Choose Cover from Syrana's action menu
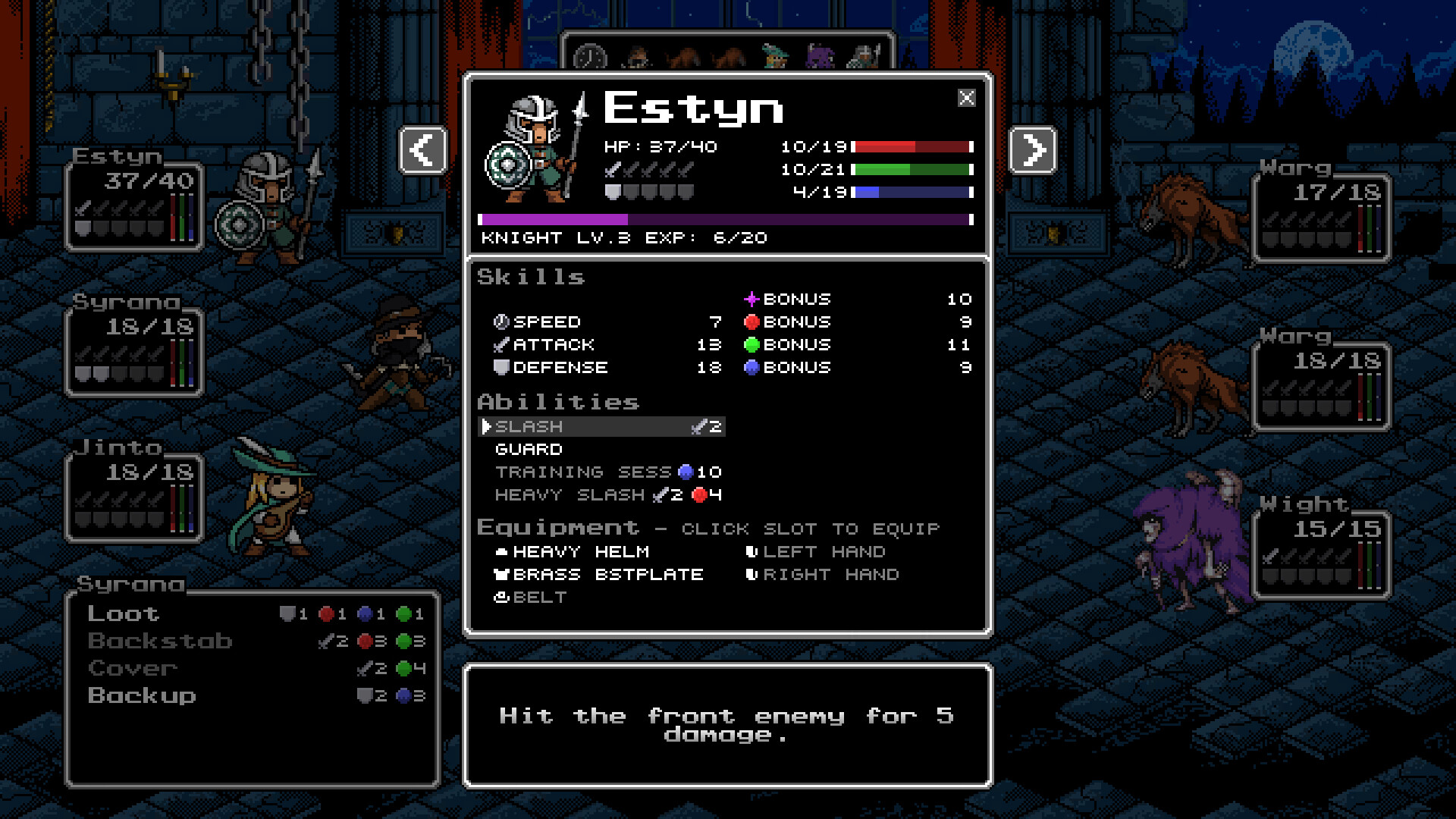 pos(131,668)
